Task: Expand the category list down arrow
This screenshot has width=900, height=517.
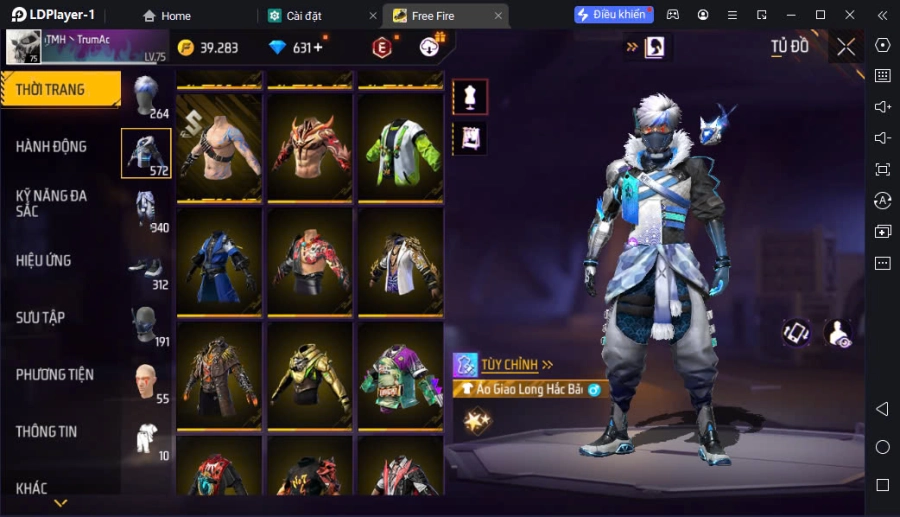Action: point(60,503)
